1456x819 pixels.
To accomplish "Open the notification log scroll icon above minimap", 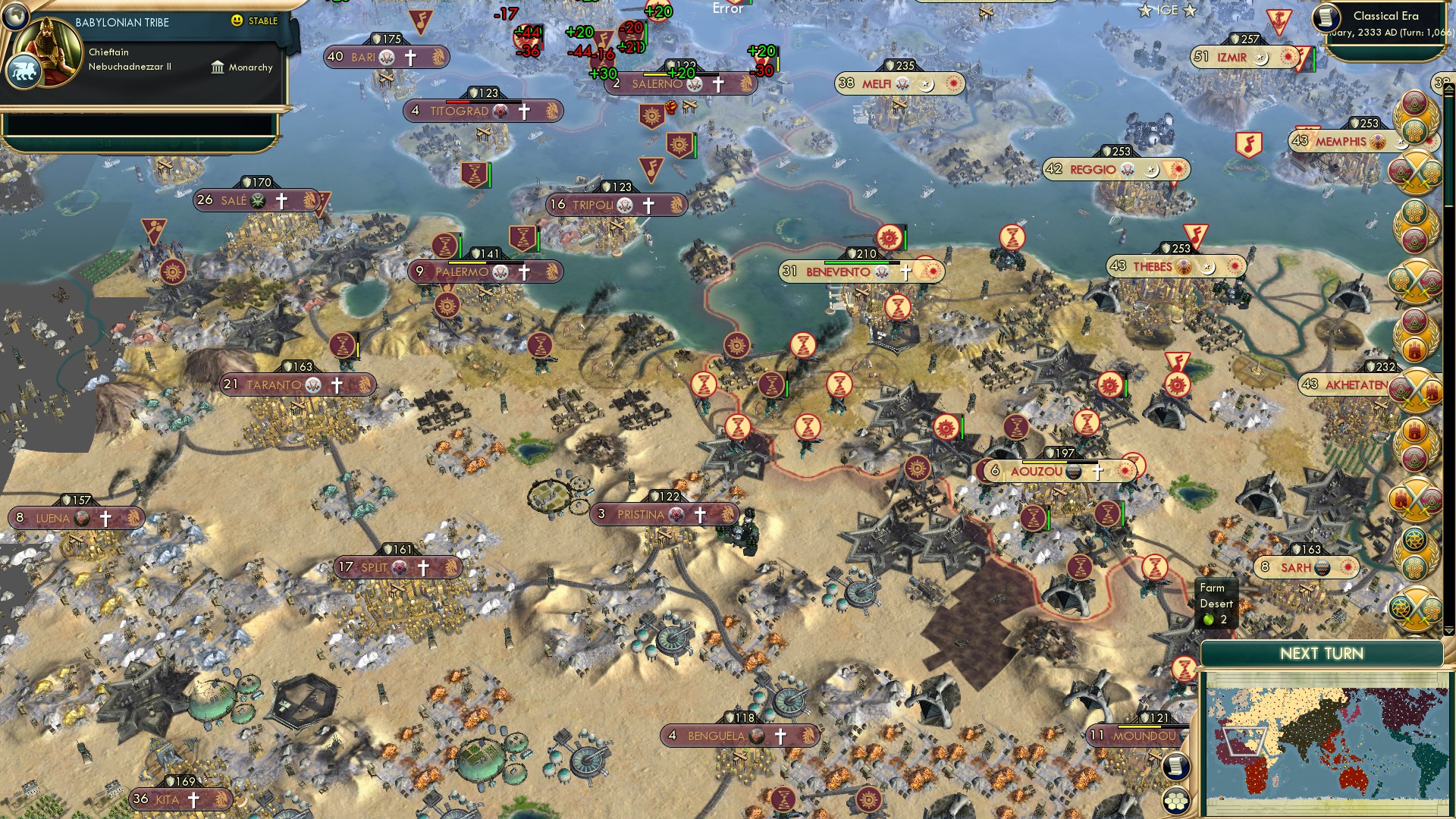I will pyautogui.click(x=1176, y=767).
